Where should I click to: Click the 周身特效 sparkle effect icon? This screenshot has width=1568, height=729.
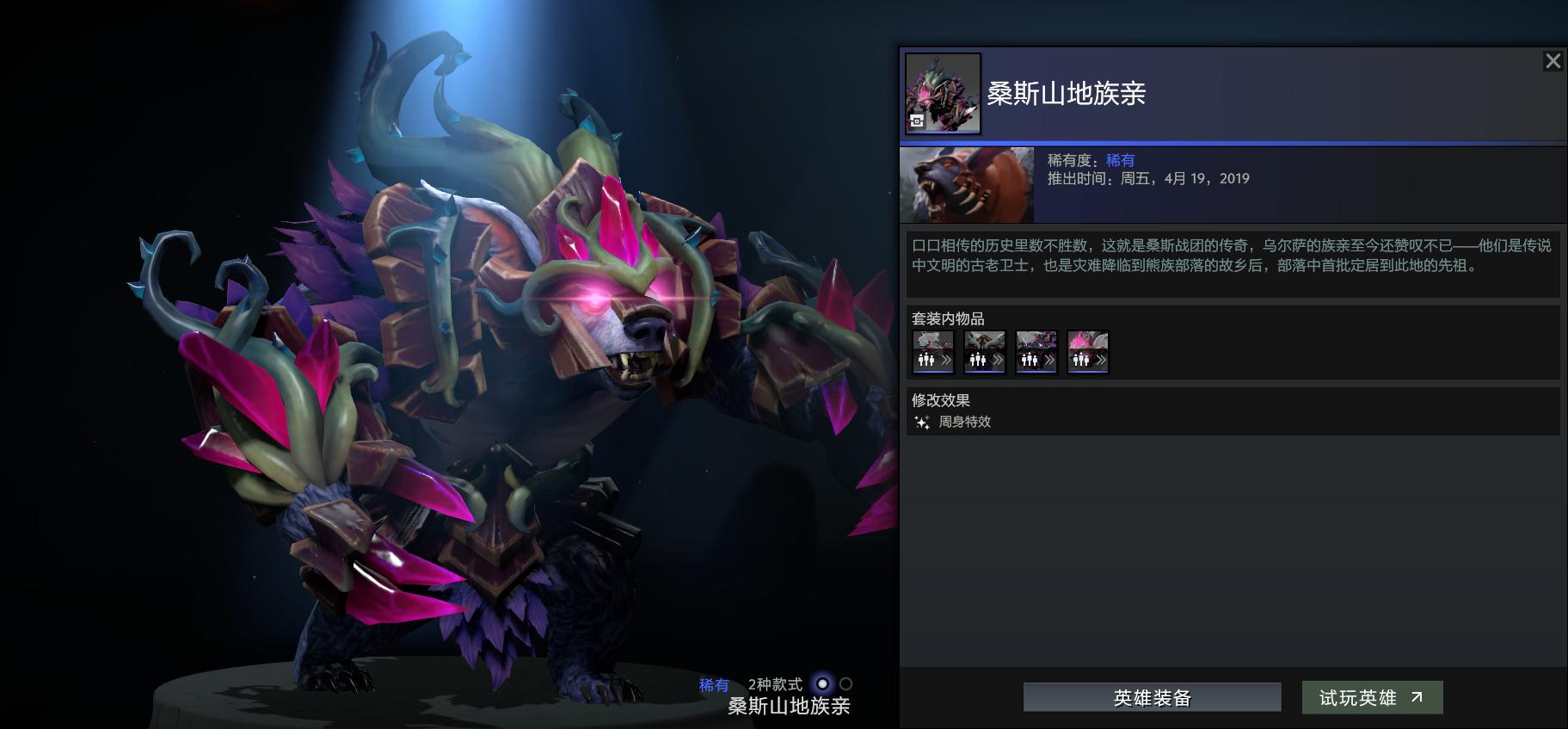click(920, 422)
